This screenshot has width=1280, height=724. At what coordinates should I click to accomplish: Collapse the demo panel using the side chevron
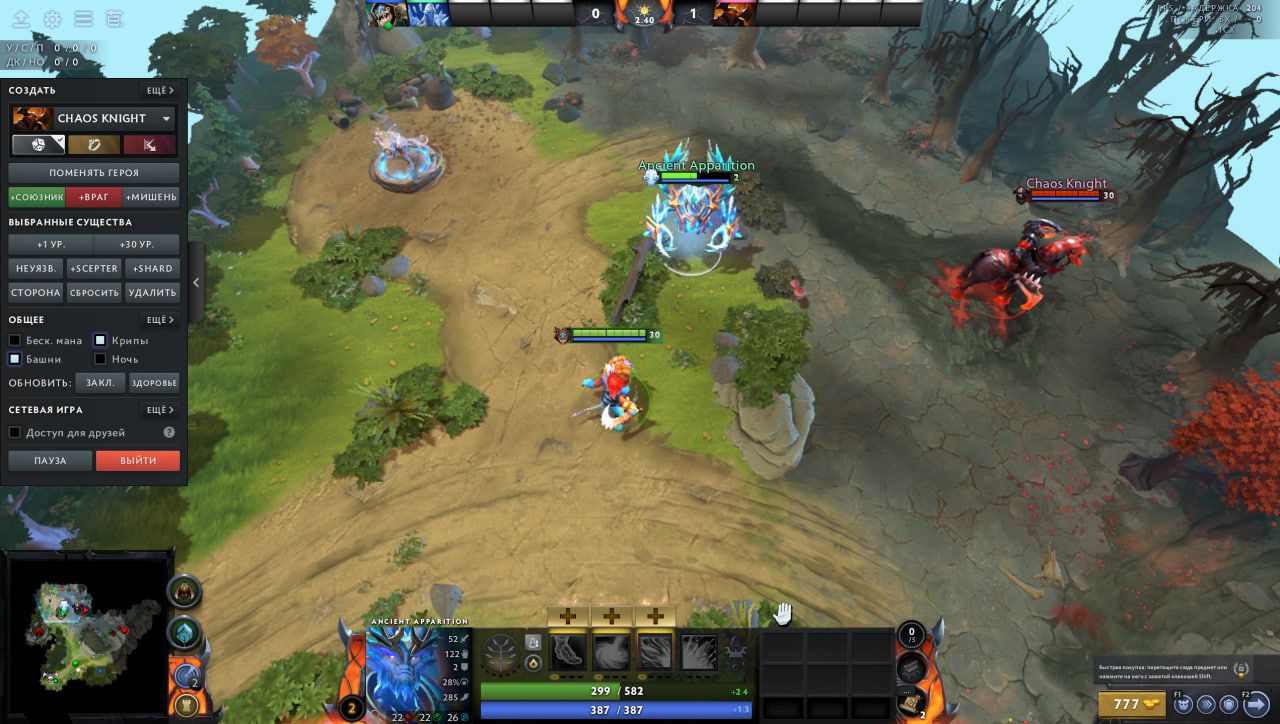pyautogui.click(x=196, y=282)
